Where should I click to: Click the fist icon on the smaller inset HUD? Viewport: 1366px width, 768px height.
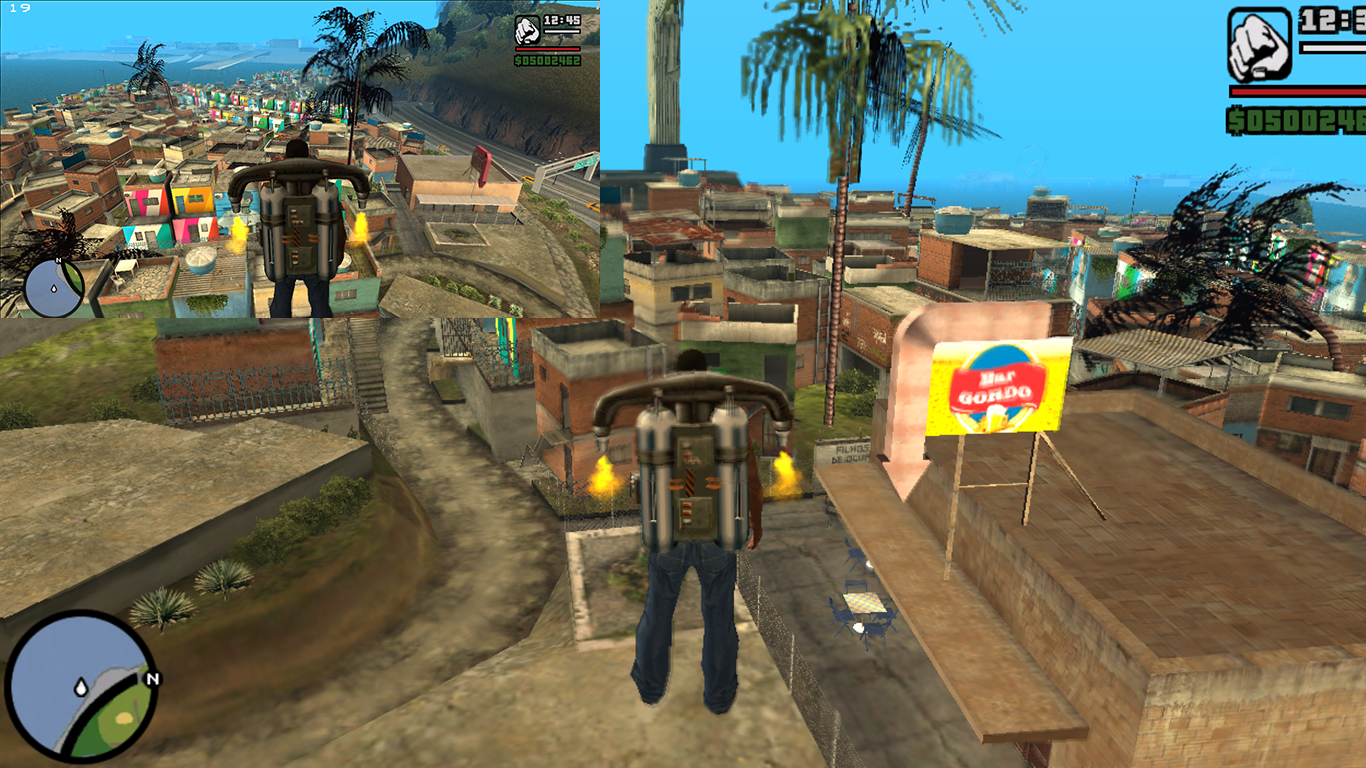click(527, 30)
